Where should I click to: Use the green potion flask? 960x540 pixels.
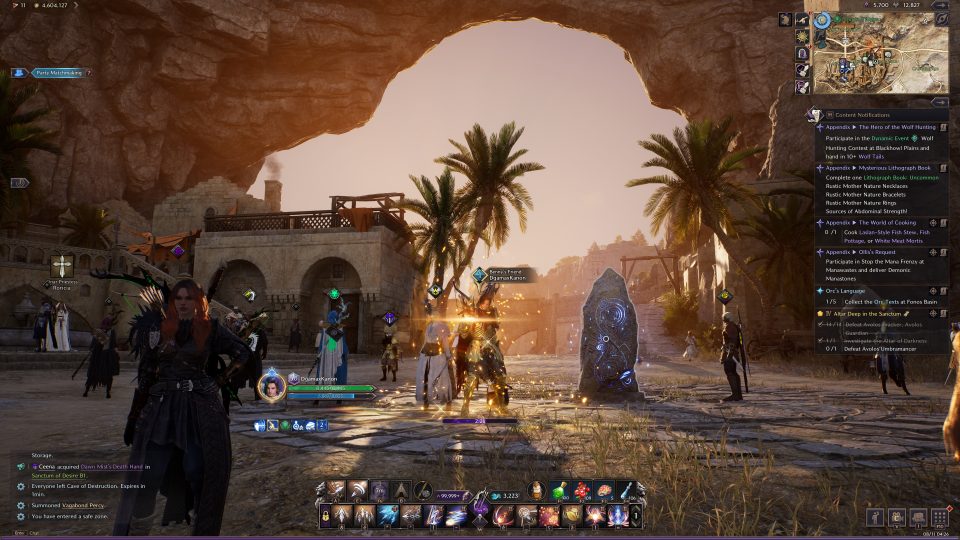pos(558,490)
